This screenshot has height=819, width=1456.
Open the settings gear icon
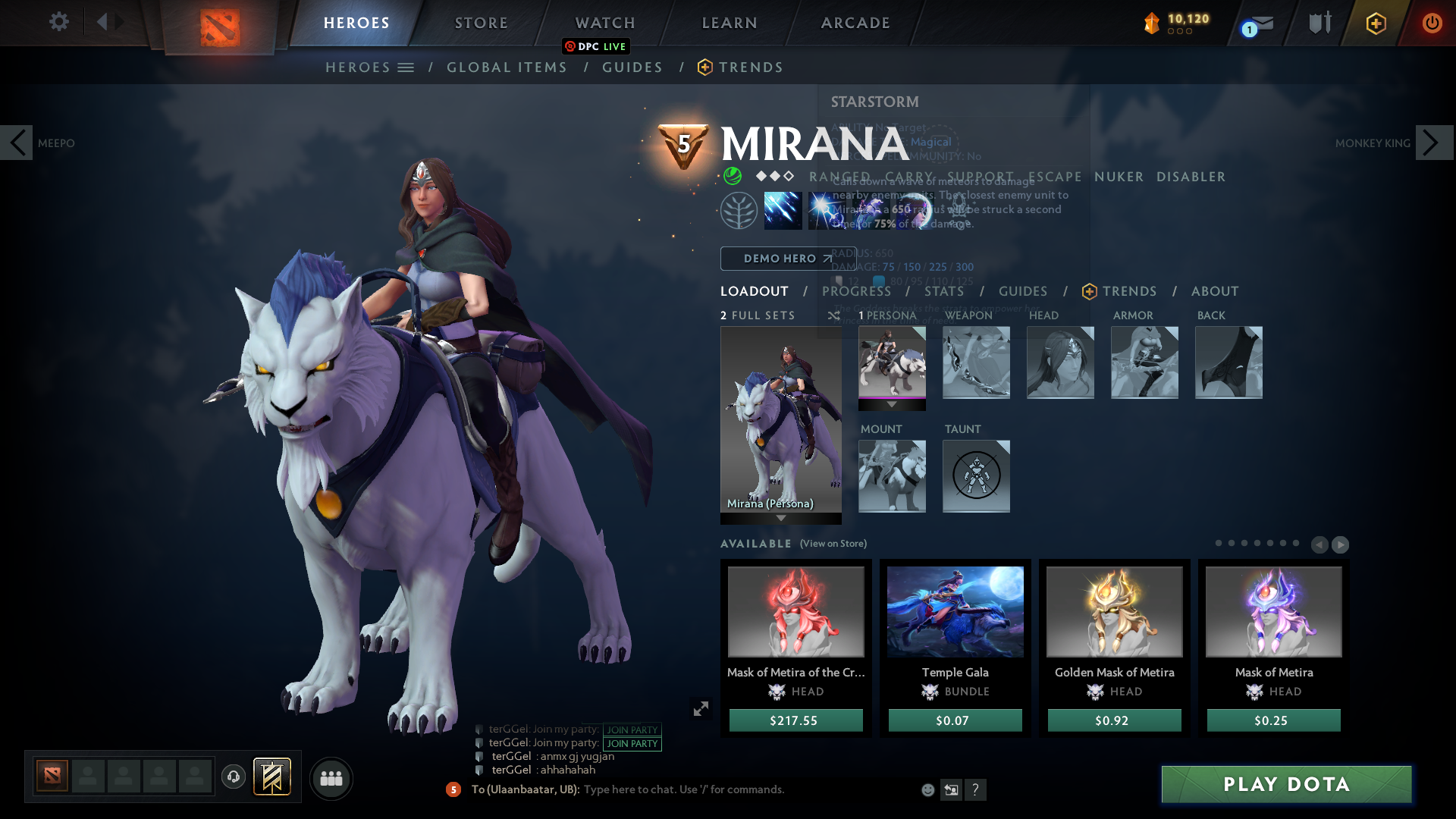click(59, 22)
